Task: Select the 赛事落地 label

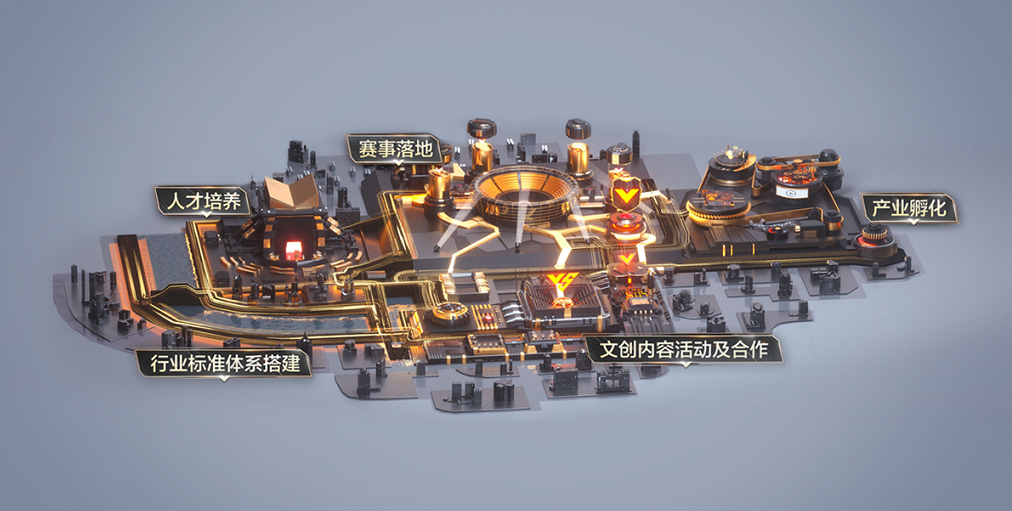Action: point(395,149)
